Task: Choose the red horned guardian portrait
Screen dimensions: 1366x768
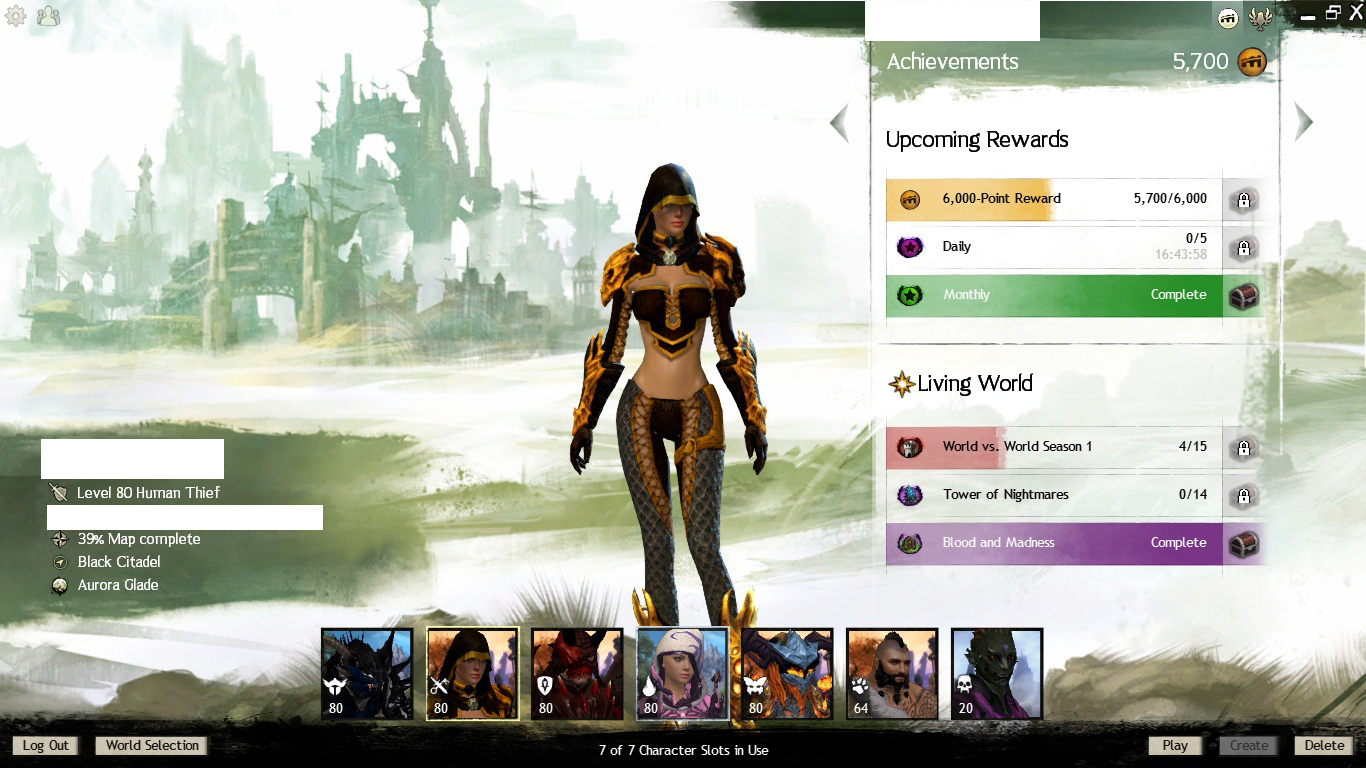Action: 577,673
